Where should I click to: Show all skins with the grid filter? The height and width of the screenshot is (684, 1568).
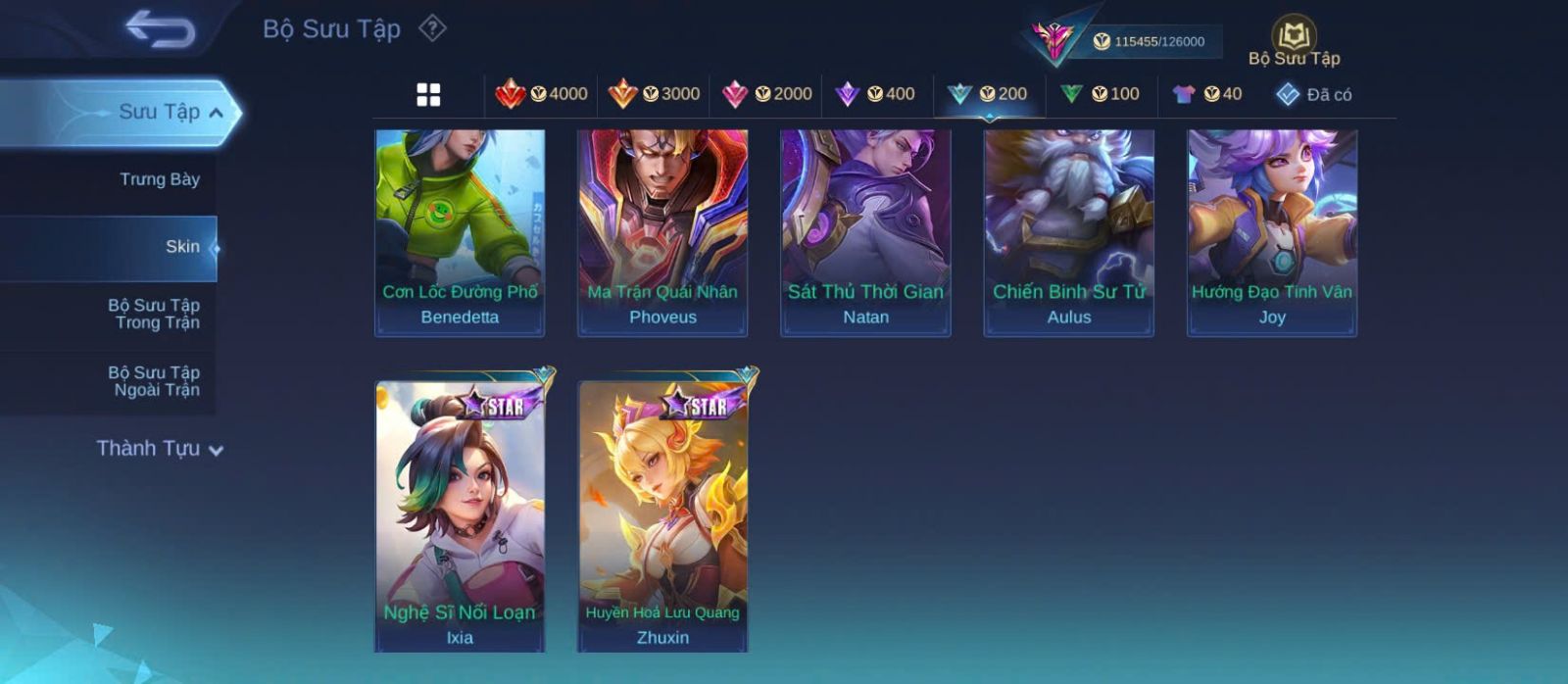[428, 95]
